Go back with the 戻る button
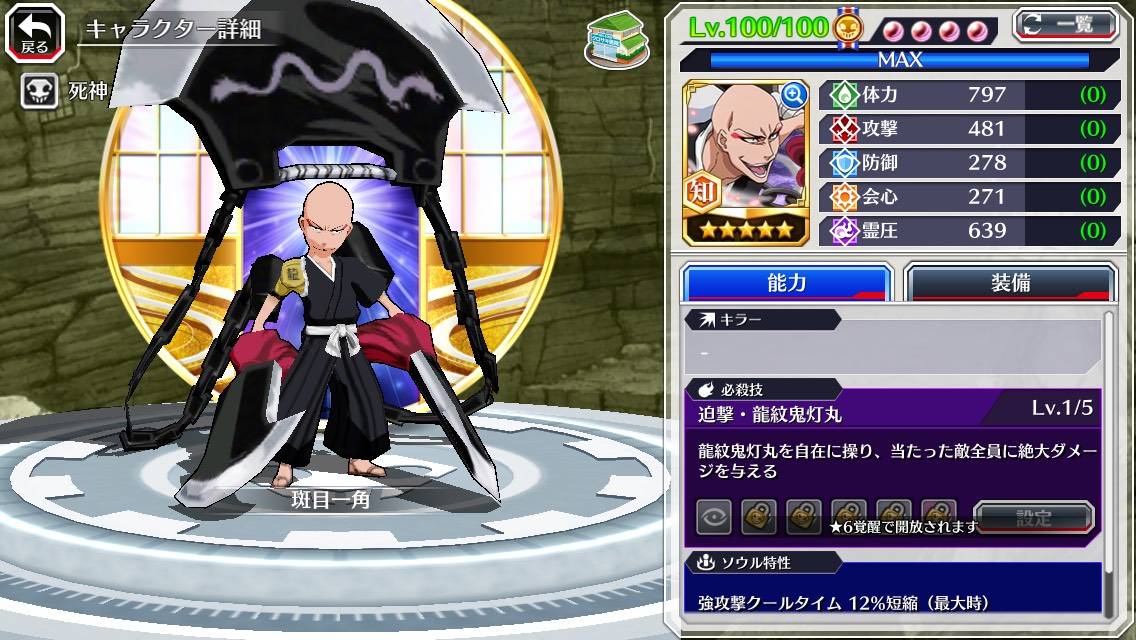The height and width of the screenshot is (640, 1136). point(35,34)
